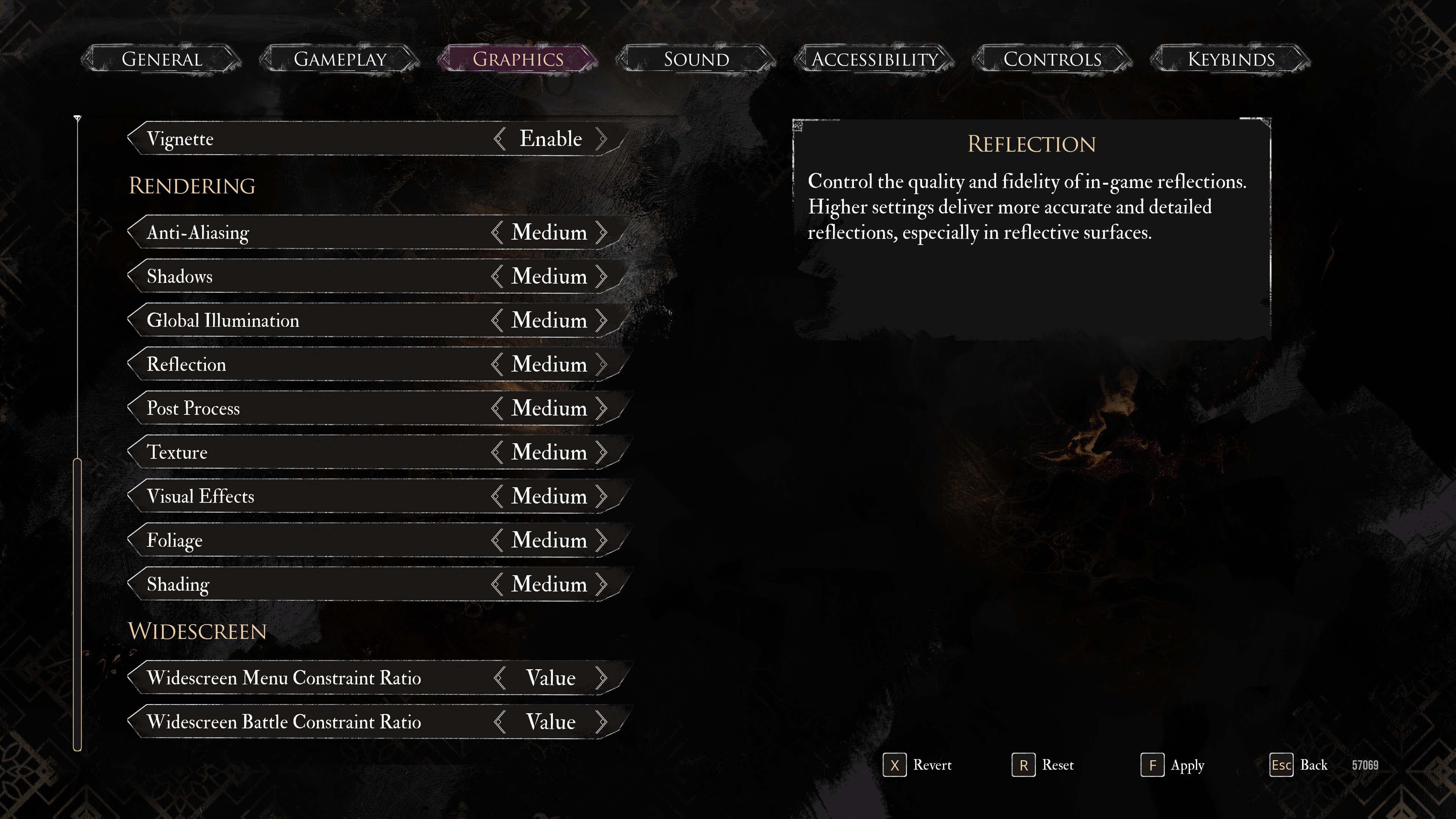
Task: Raise Shading quality with right arrow
Action: [601, 584]
